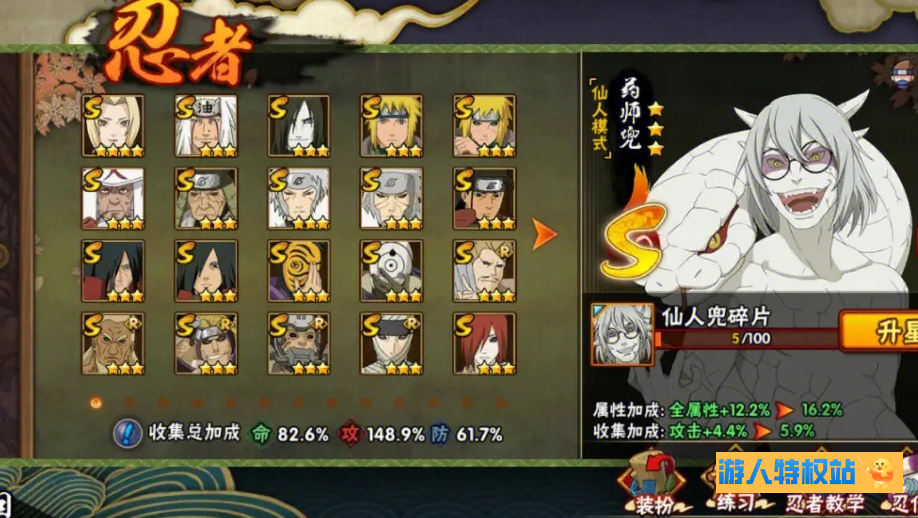Screen dimensions: 918x518
Task: Select the bandage-wrapped ninja portrait
Action: click(392, 343)
